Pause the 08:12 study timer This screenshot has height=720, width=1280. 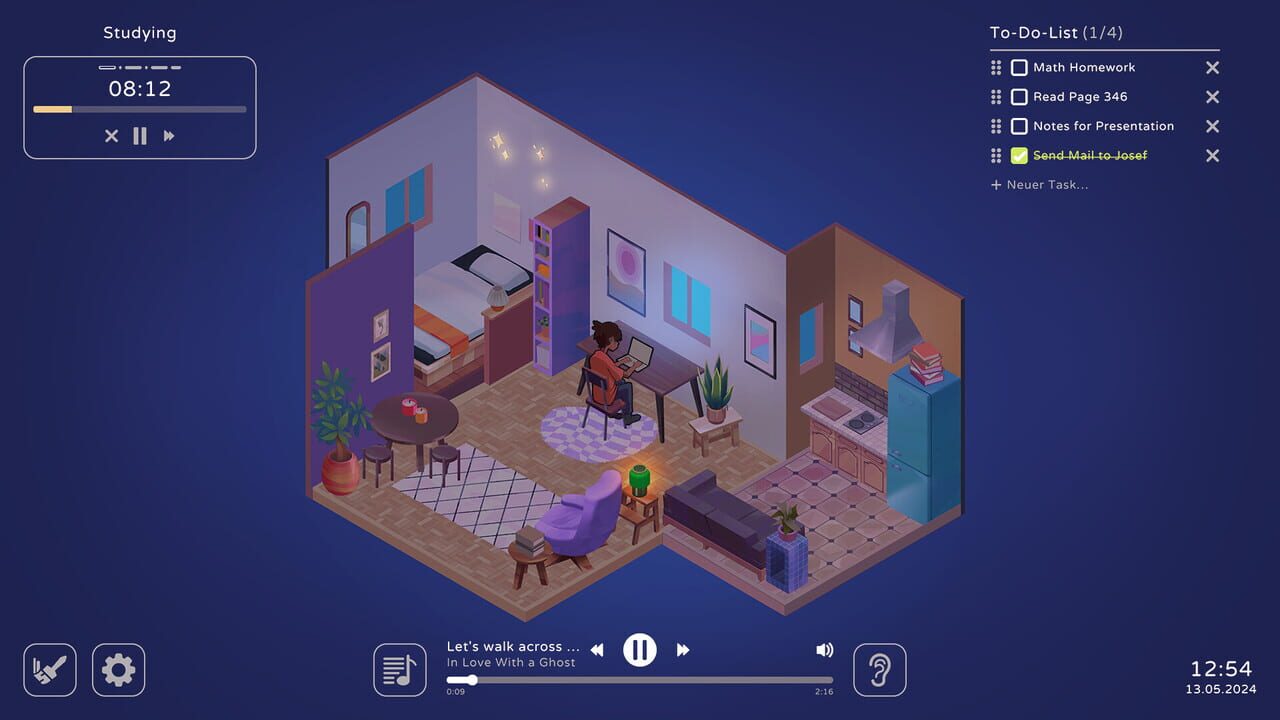pos(140,136)
